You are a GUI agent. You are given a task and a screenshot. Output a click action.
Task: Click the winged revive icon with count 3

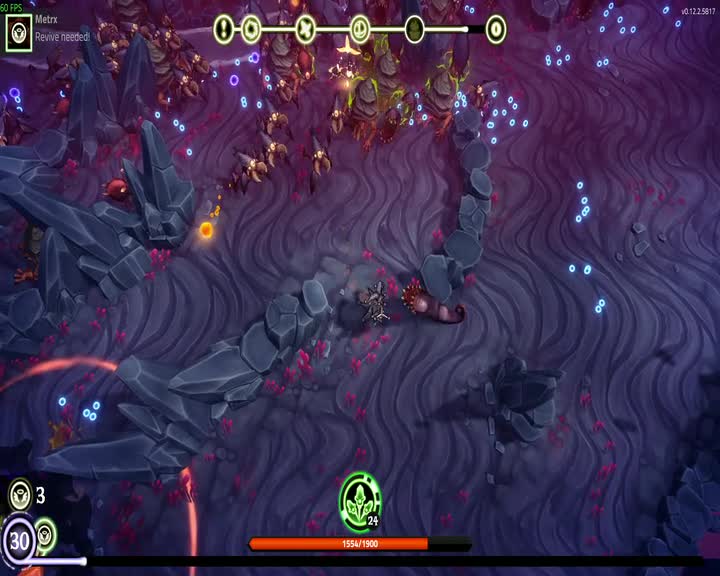click(19, 494)
